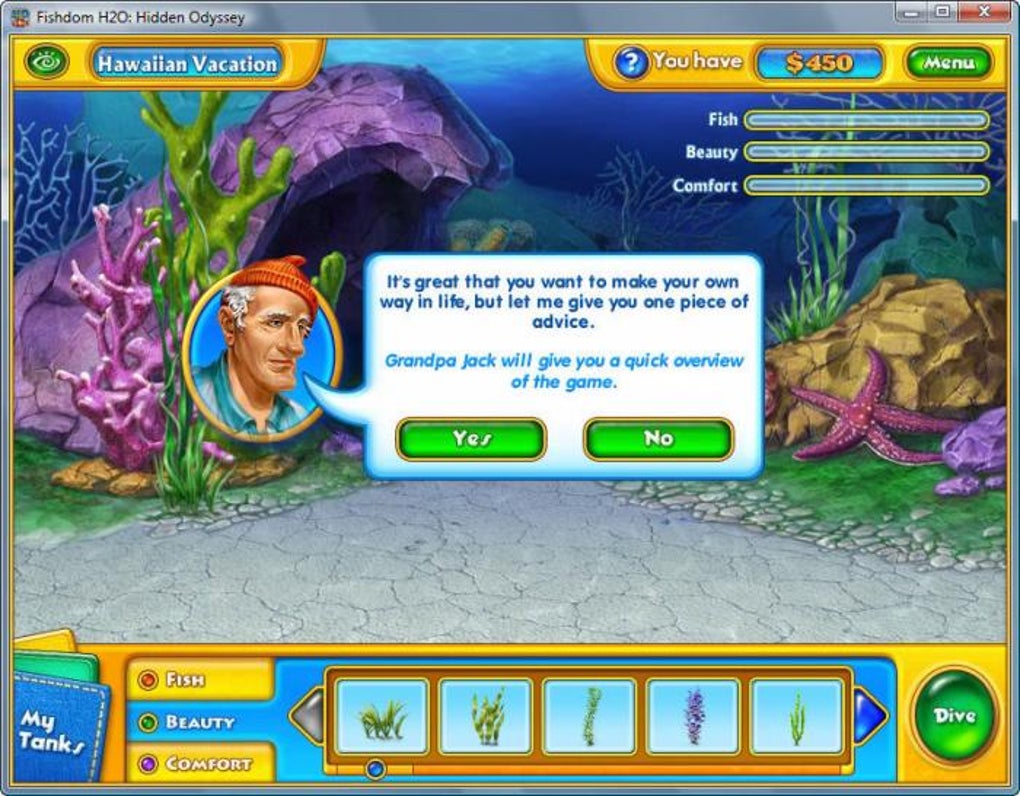Pick the purple seaweed plant item
The image size is (1020, 796).
pyautogui.click(x=693, y=716)
